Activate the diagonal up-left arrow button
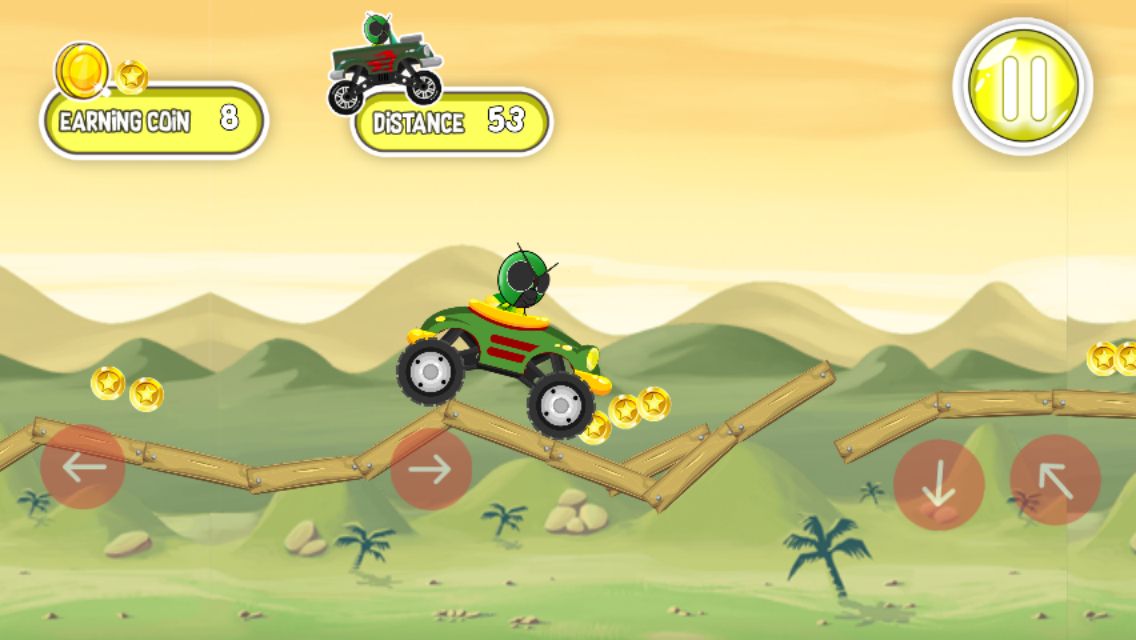 (1055, 480)
